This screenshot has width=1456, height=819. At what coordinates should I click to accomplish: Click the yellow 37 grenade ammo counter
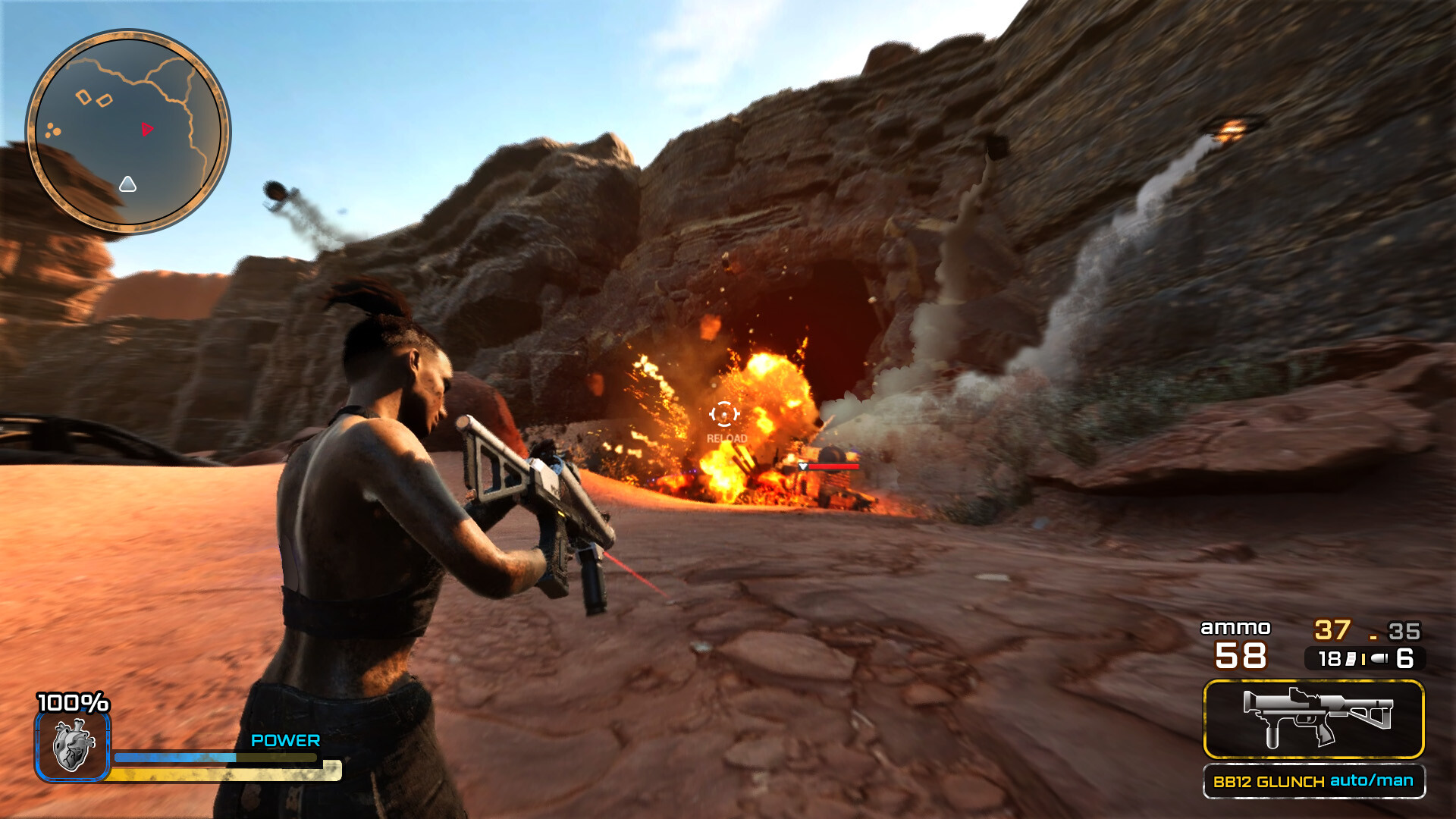click(1333, 628)
